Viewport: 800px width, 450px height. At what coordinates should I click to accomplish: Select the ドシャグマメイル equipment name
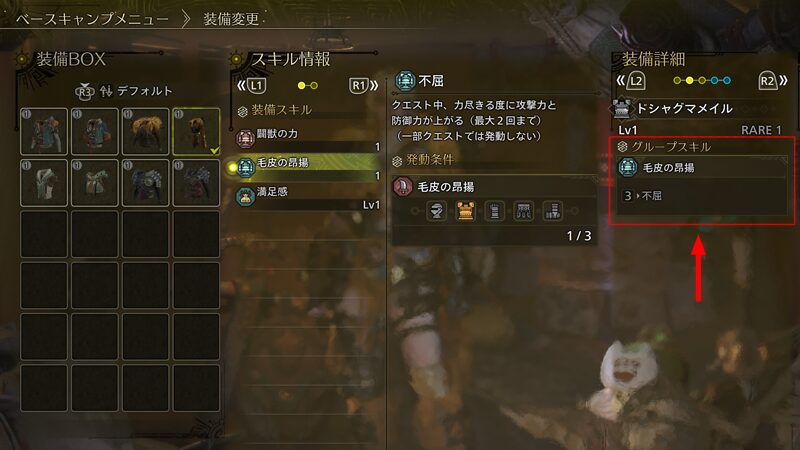pos(684,108)
